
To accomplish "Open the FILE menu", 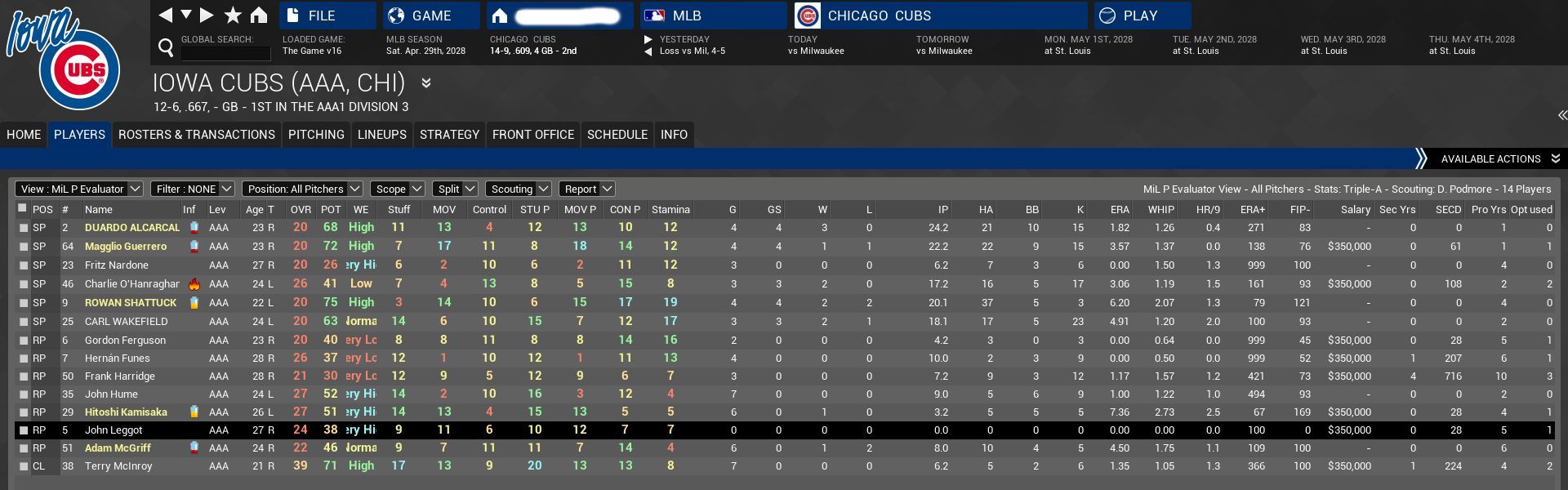I will click(327, 16).
